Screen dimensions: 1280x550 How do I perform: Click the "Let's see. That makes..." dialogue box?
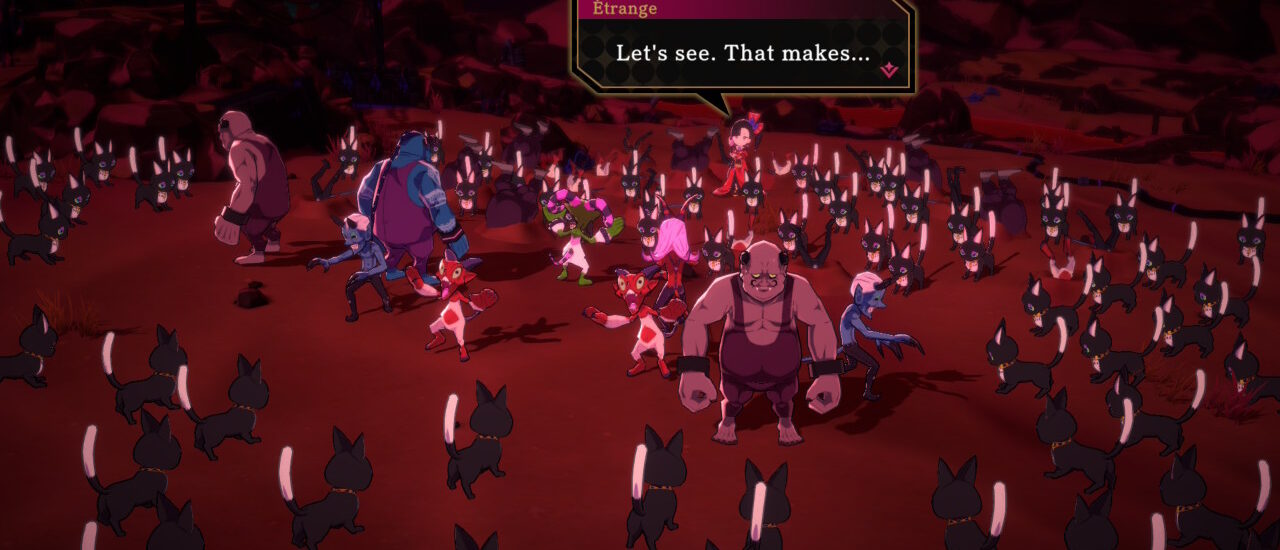pos(742,53)
